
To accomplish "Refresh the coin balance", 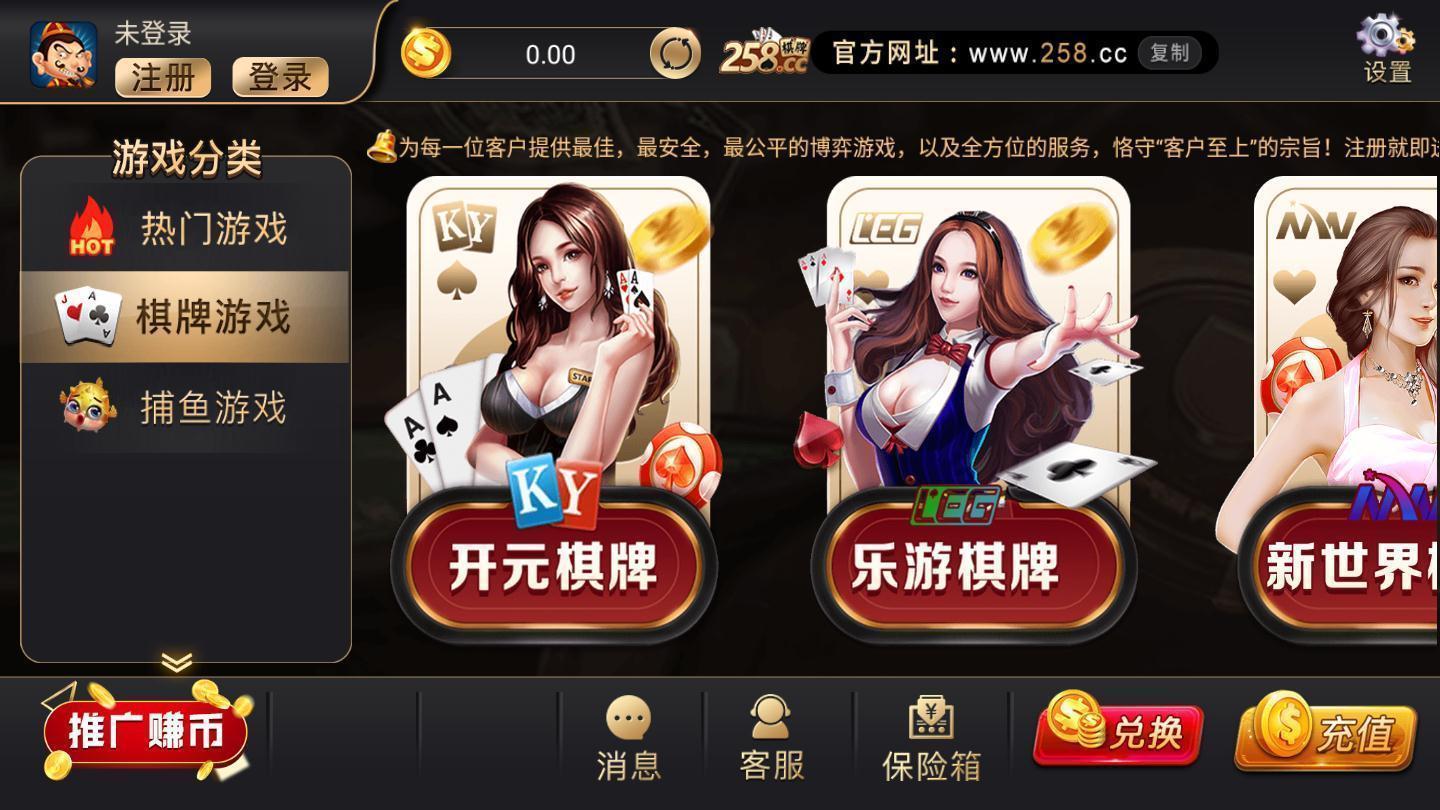I will (x=675, y=52).
